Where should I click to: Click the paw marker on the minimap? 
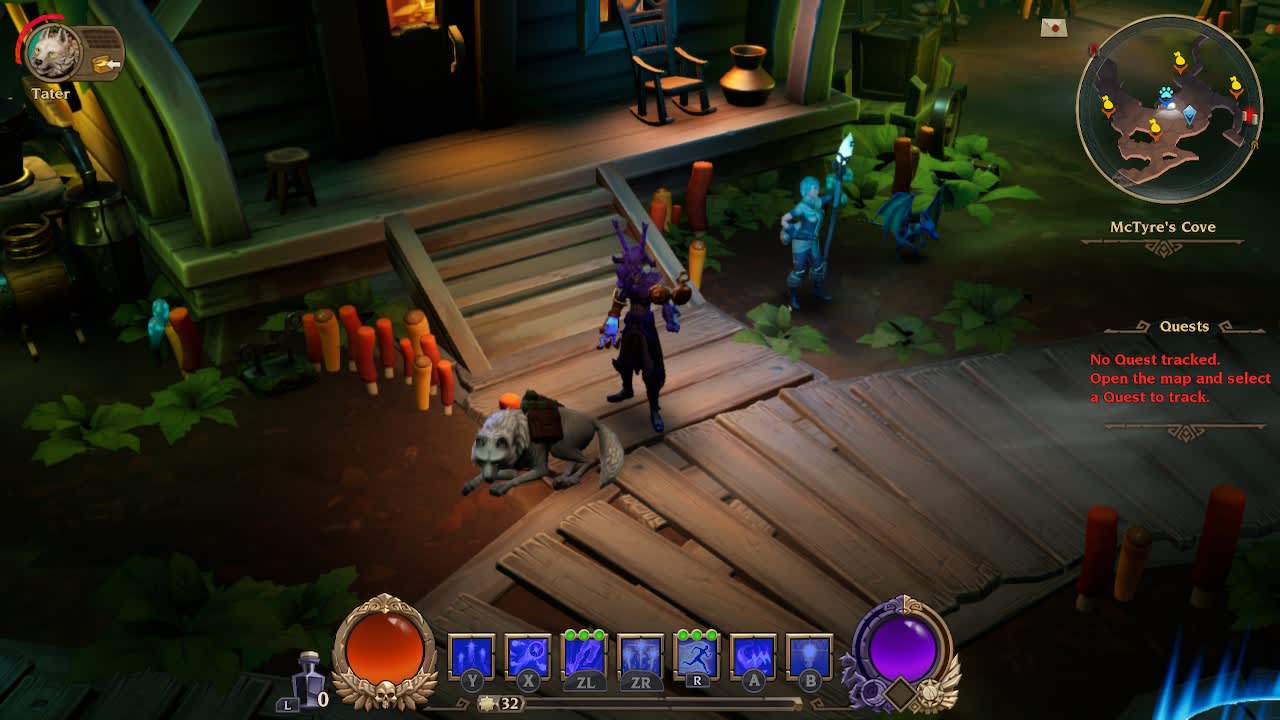point(1165,91)
